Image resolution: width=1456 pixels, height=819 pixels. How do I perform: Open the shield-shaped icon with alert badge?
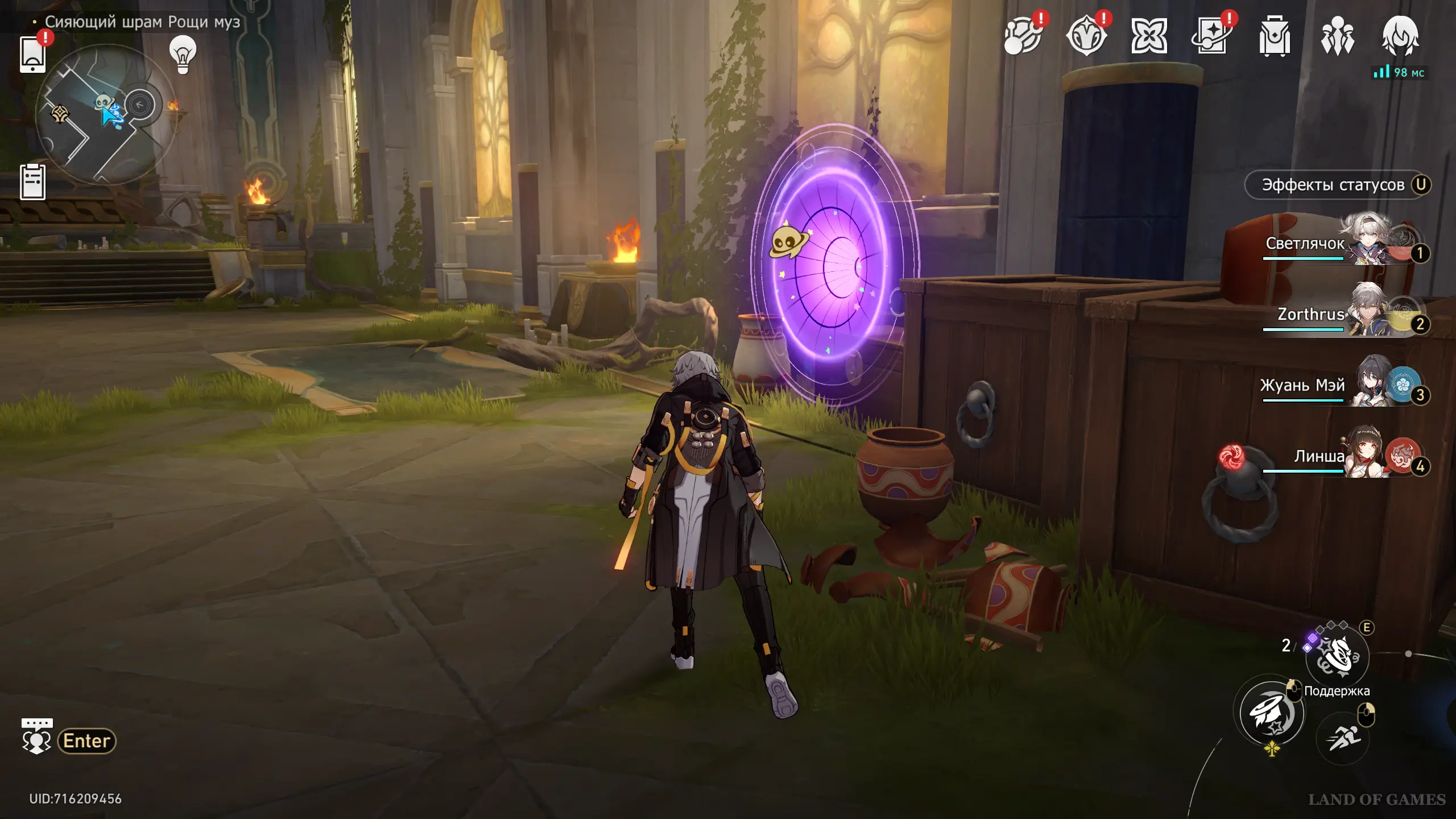click(x=1086, y=37)
